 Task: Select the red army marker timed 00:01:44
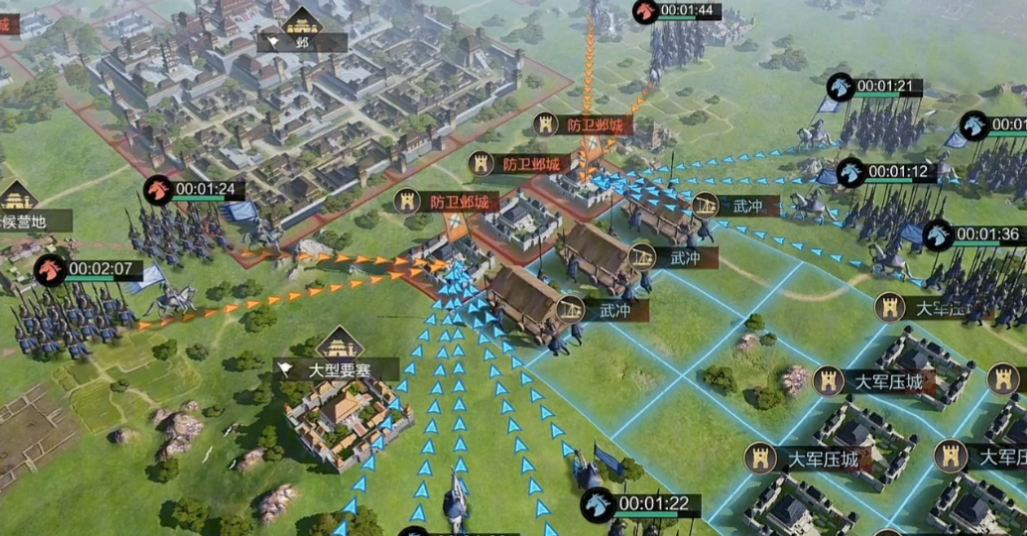pyautogui.click(x=646, y=11)
